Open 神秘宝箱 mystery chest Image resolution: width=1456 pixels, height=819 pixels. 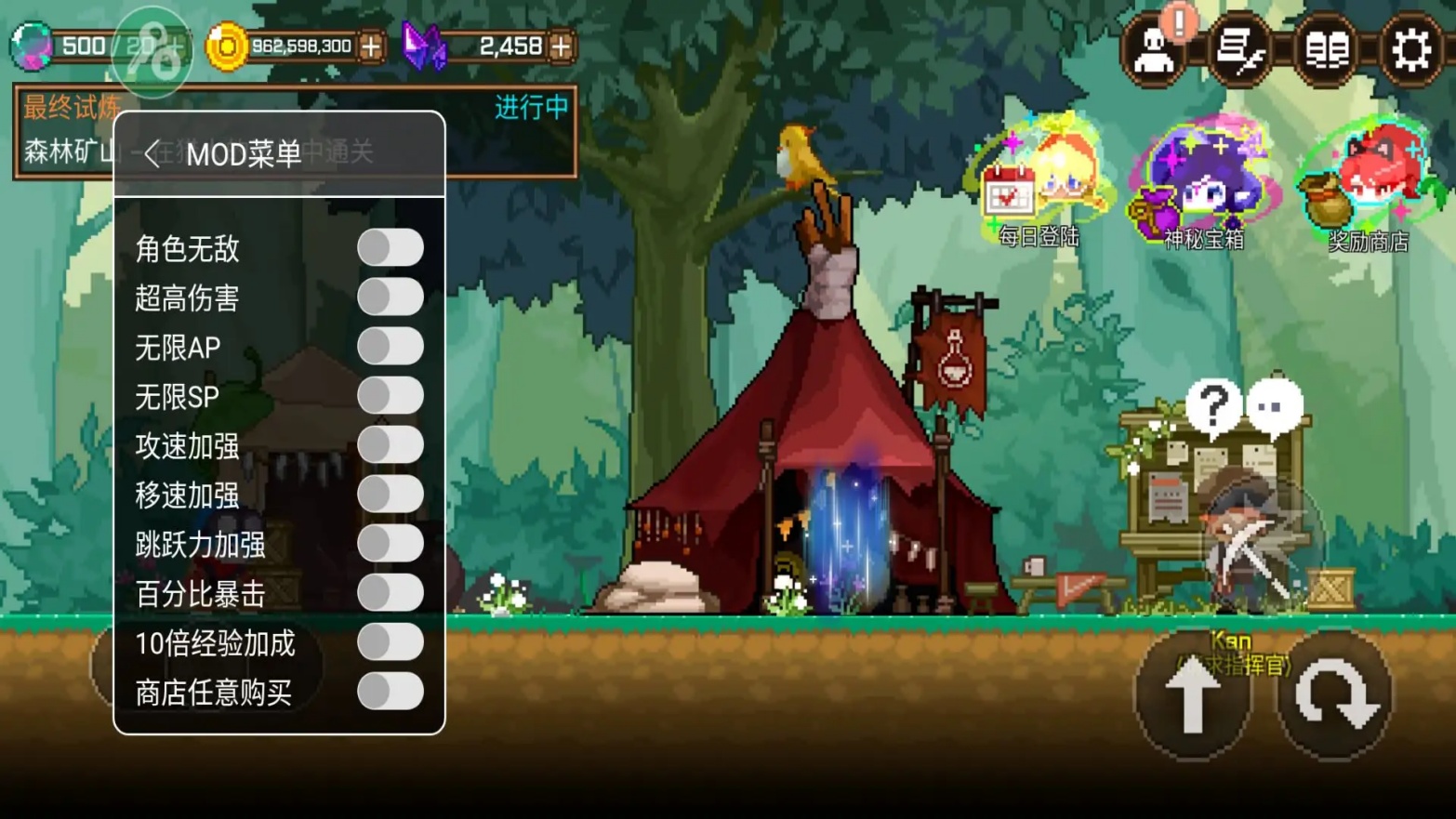coord(1202,188)
